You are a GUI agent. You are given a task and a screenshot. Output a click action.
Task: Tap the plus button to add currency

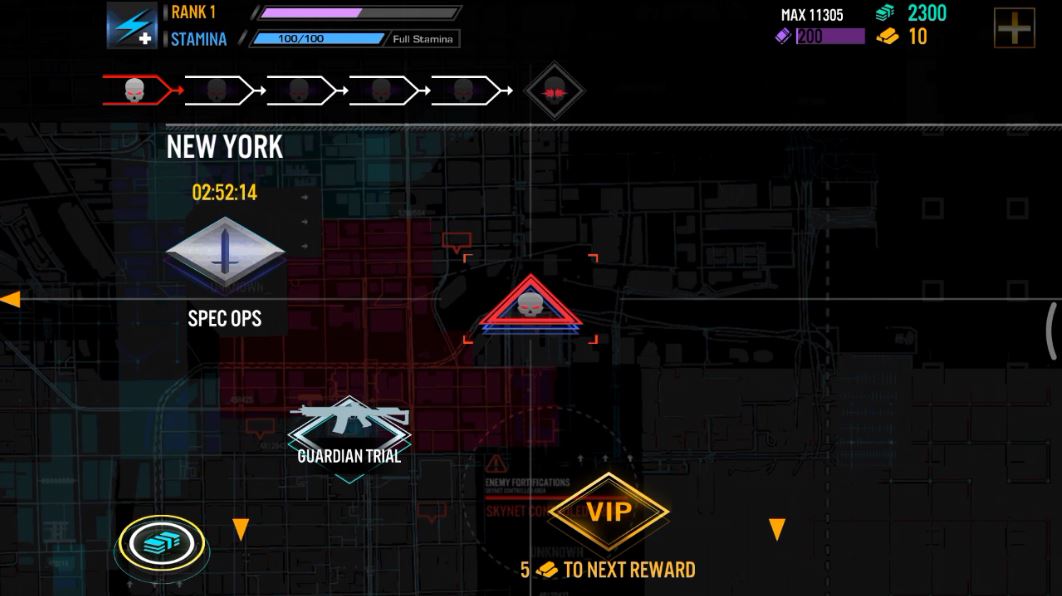(1013, 28)
